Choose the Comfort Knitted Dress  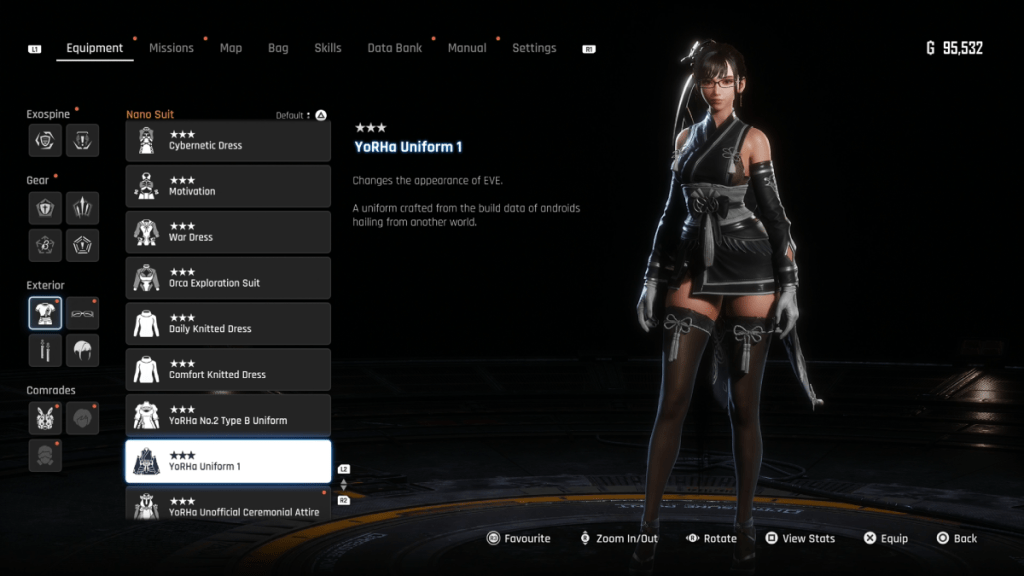click(x=228, y=370)
